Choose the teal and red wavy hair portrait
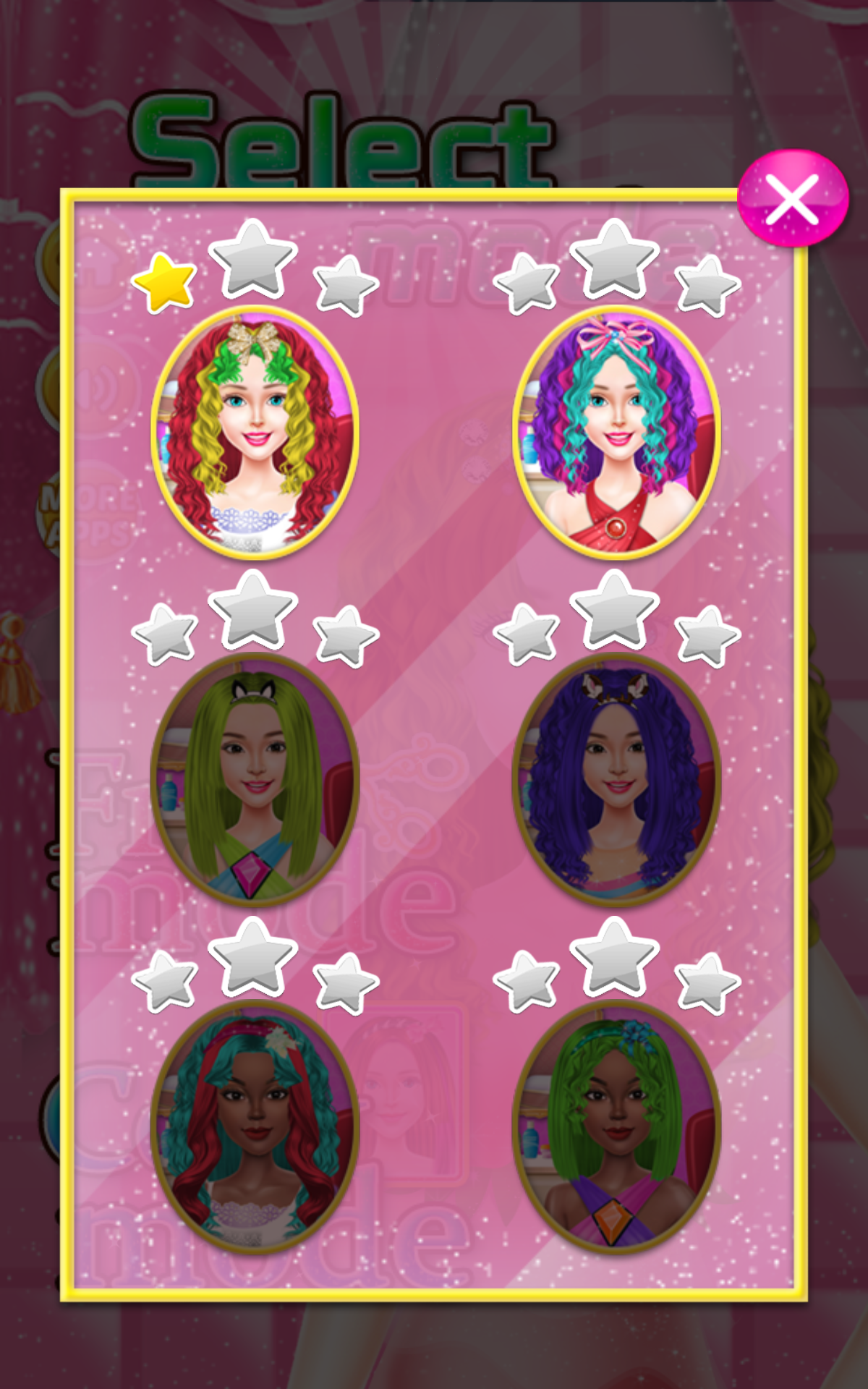 (255, 1127)
